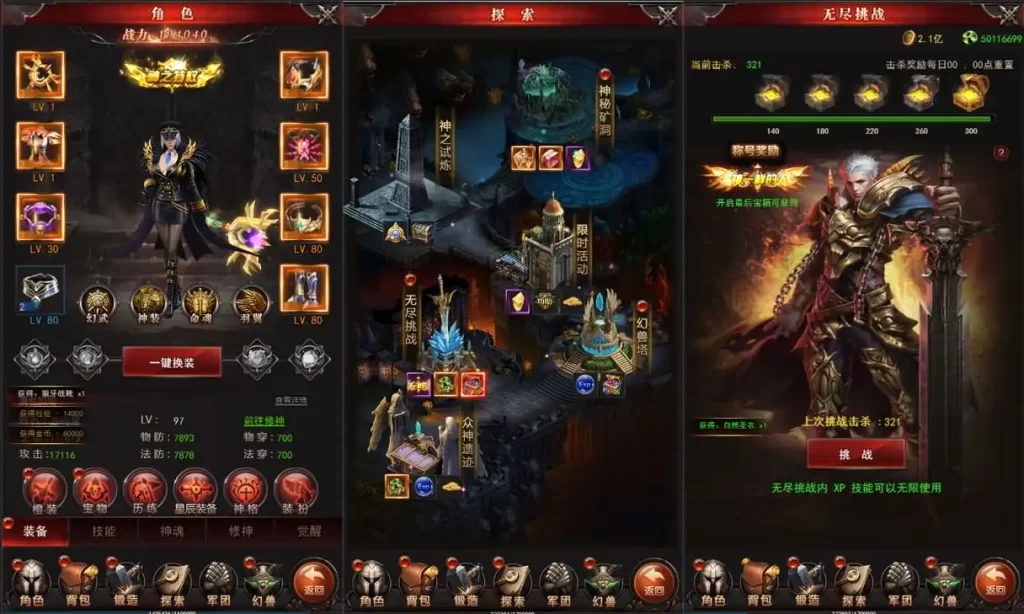1024x614 pixels.
Task: Click the 一键换装 quick-equip button
Action: pyautogui.click(x=172, y=361)
